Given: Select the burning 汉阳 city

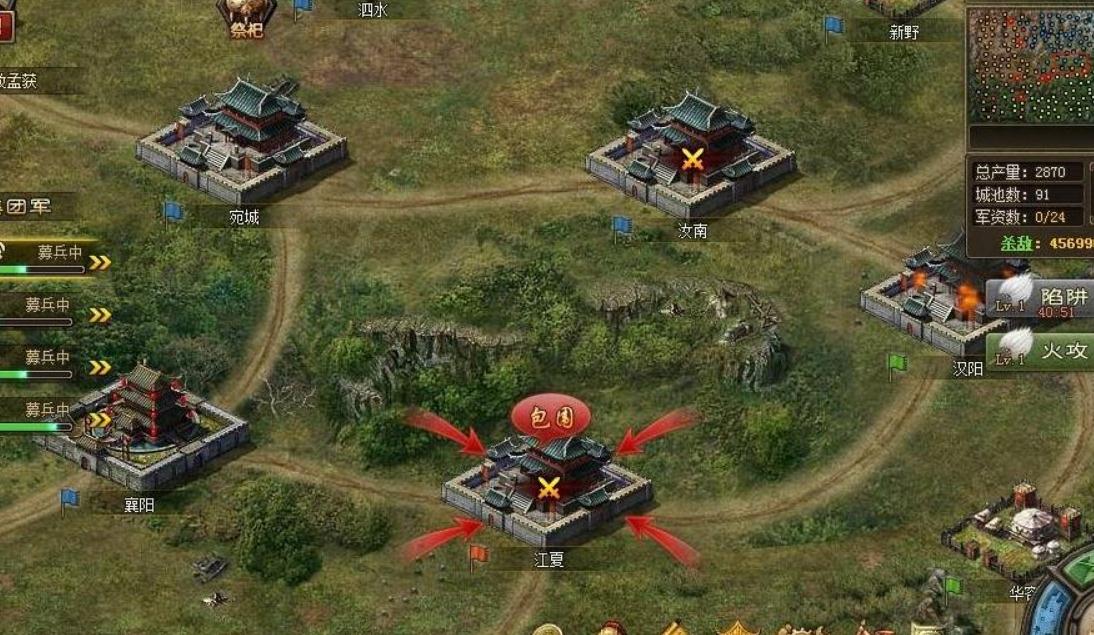Looking at the screenshot, I should click(x=925, y=295).
